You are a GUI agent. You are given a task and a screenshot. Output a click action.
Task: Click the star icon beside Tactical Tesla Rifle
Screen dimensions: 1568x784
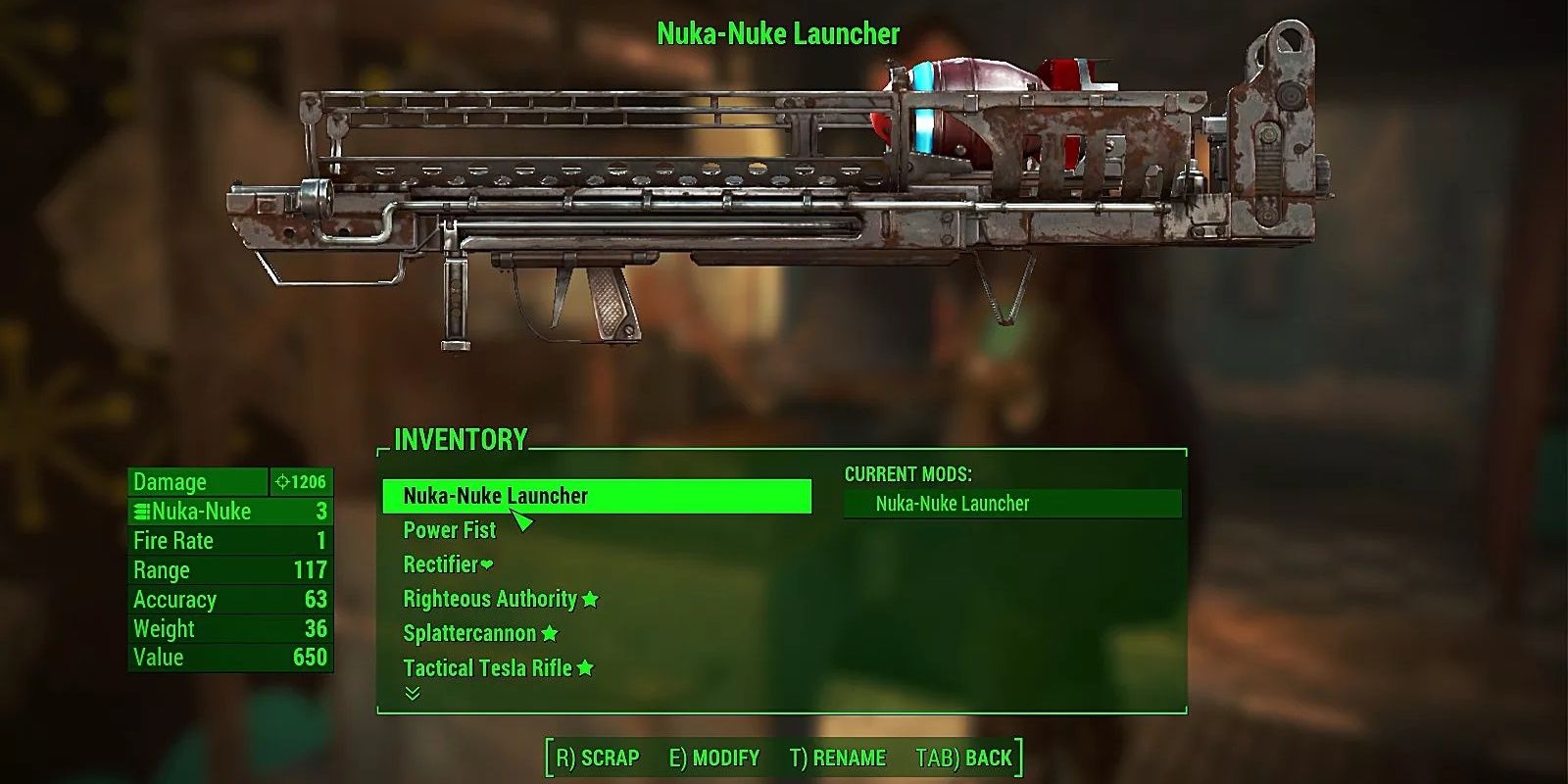tap(586, 667)
